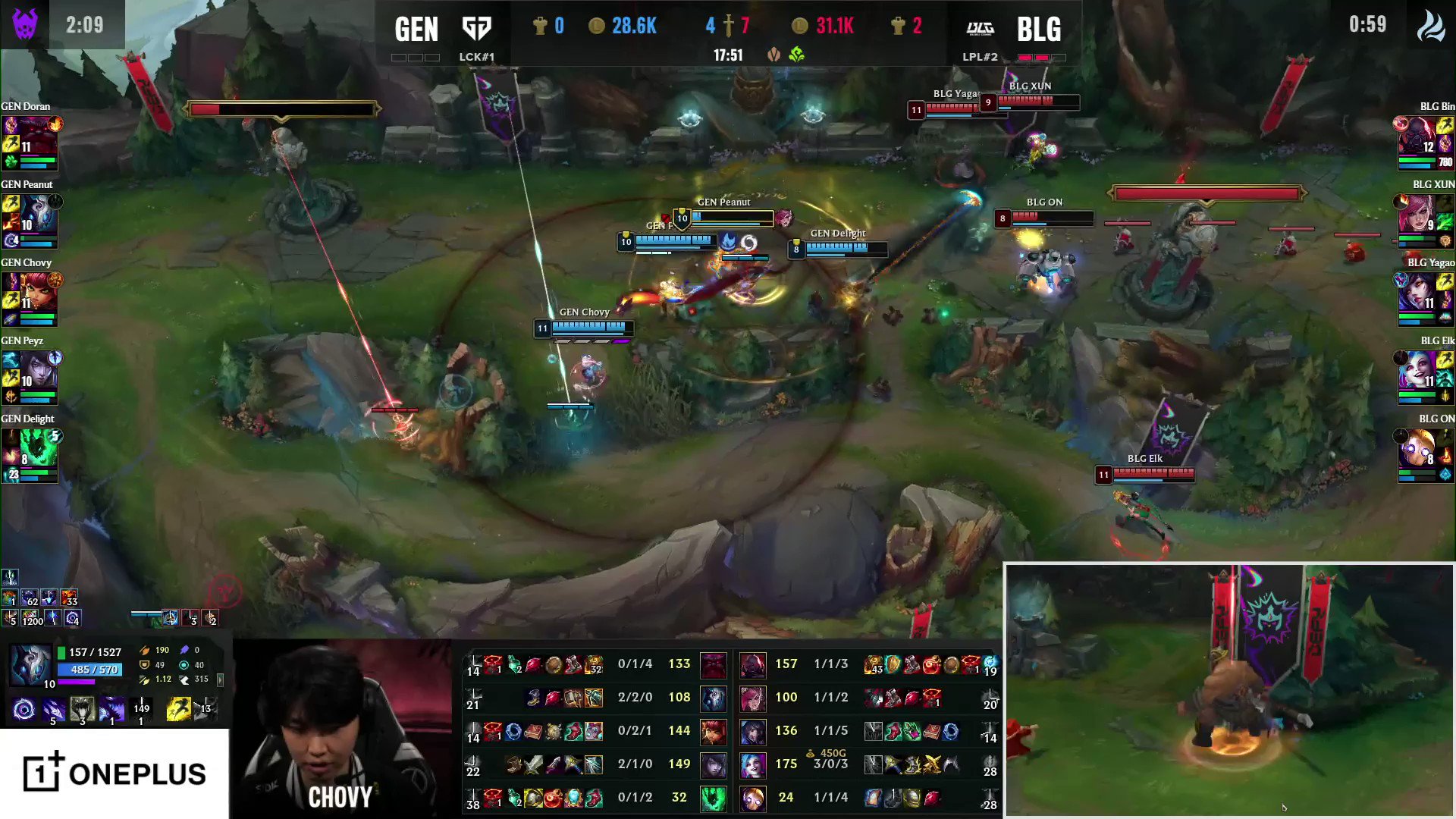Click Kindred's item showing 1200 stacks

click(30, 618)
